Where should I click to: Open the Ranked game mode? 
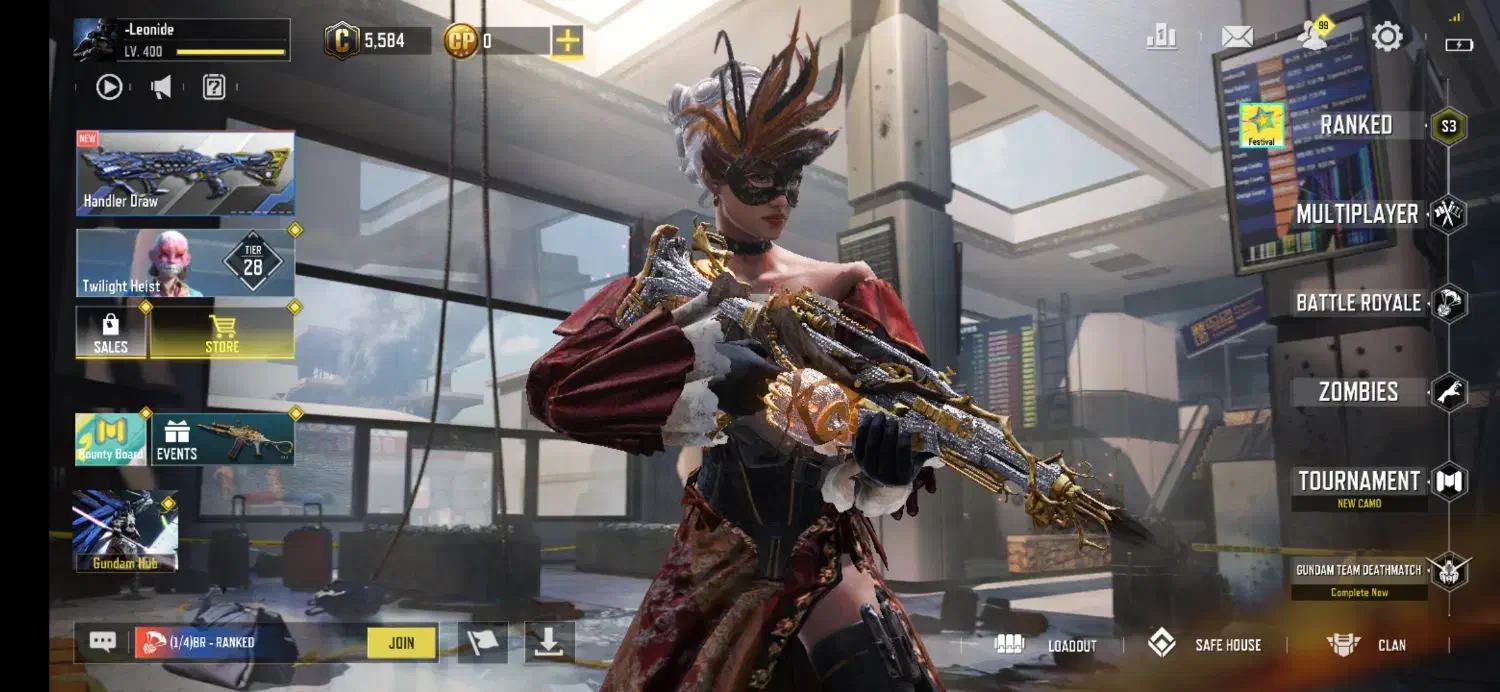1355,126
